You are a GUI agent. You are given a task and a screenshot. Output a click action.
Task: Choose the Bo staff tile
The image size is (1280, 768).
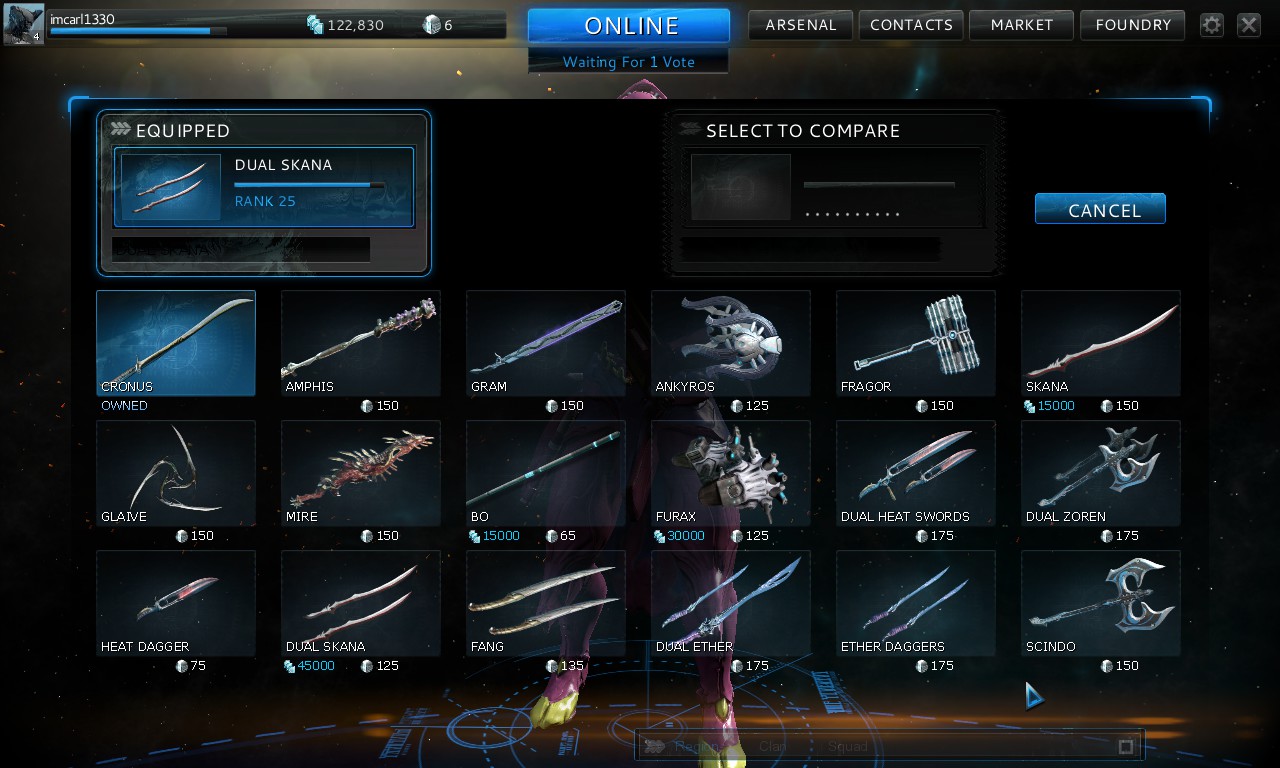point(546,473)
